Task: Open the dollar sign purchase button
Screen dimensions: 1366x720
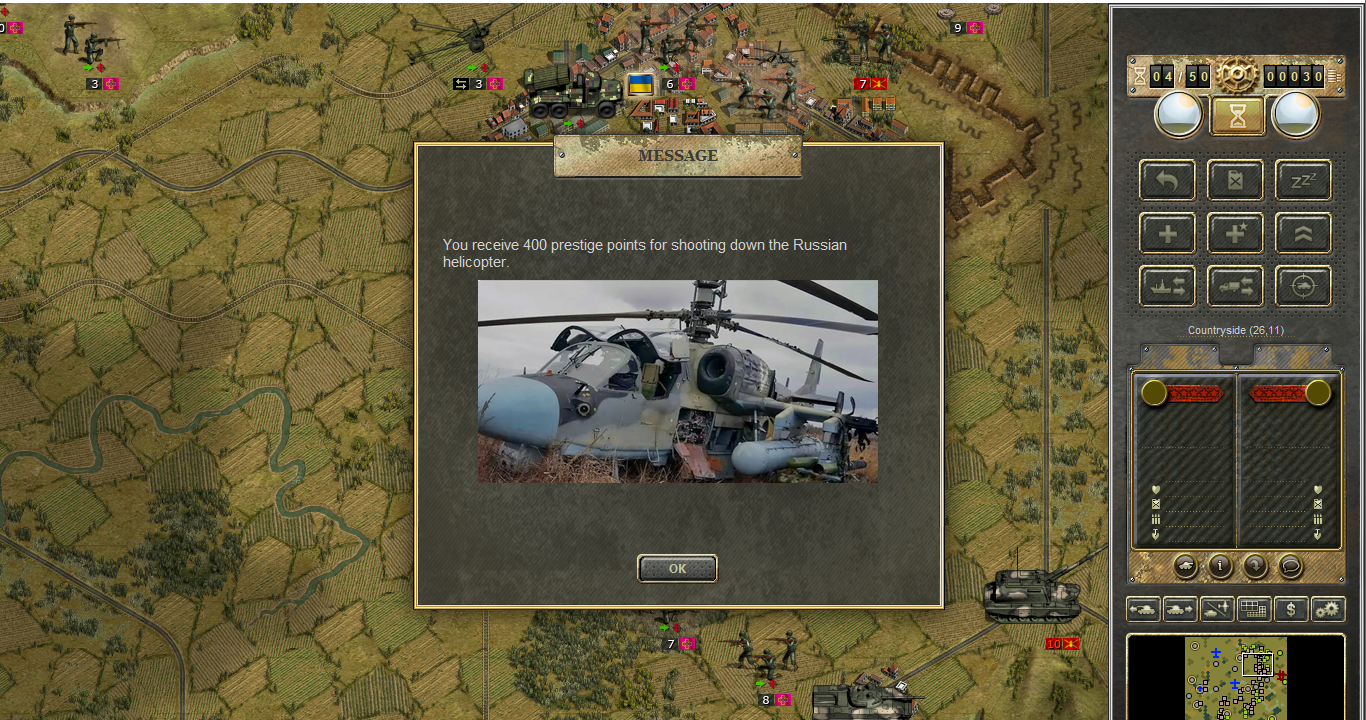Action: click(x=1291, y=608)
